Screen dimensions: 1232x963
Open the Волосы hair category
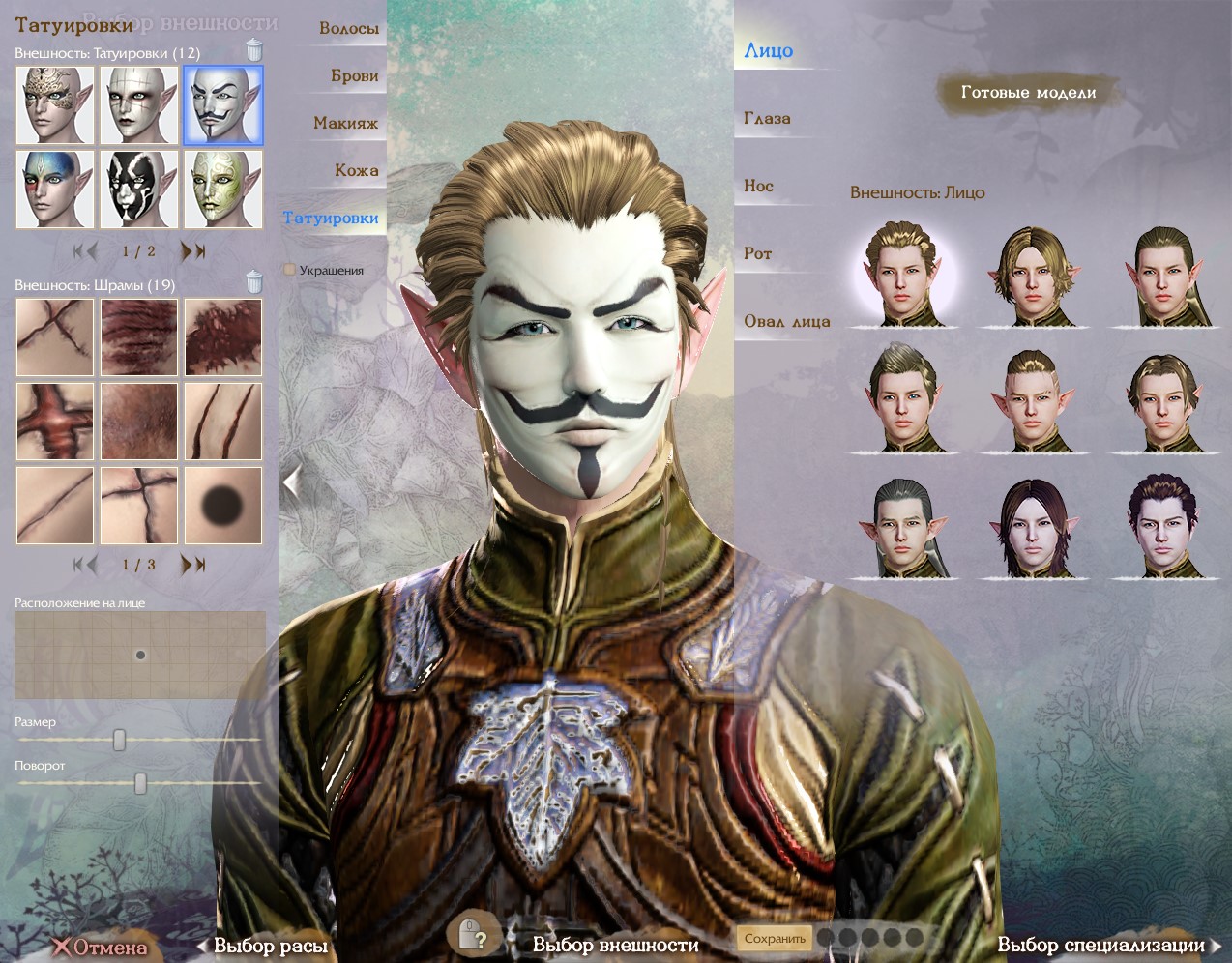pos(348,29)
